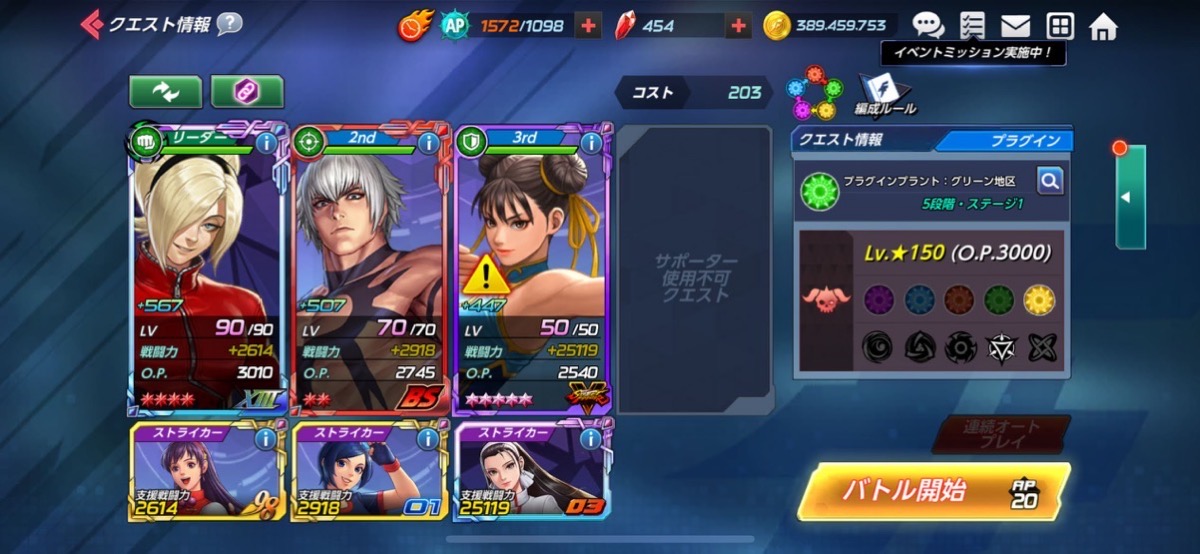Go back using the クエスト情報 arrow

[x=91, y=23]
